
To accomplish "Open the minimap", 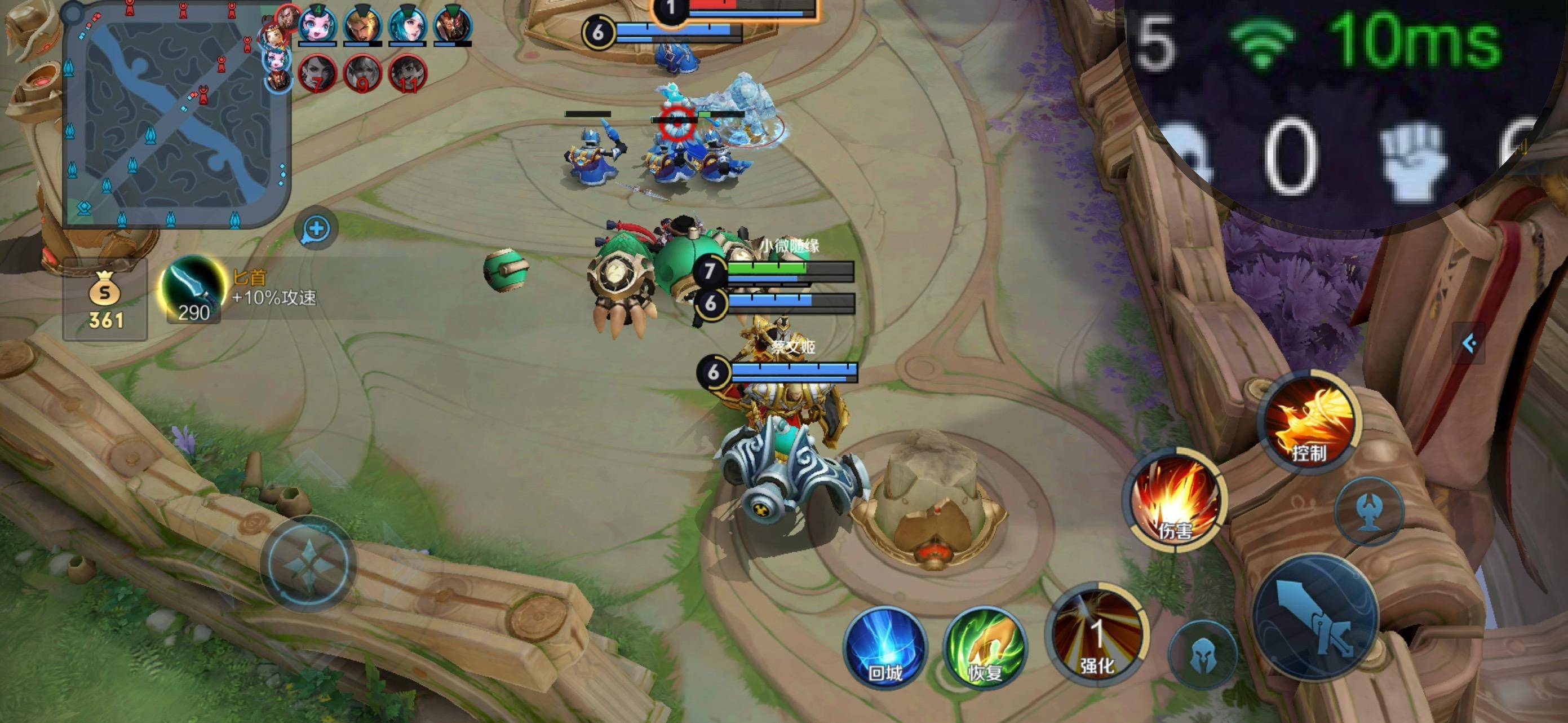I will click(x=176, y=116).
